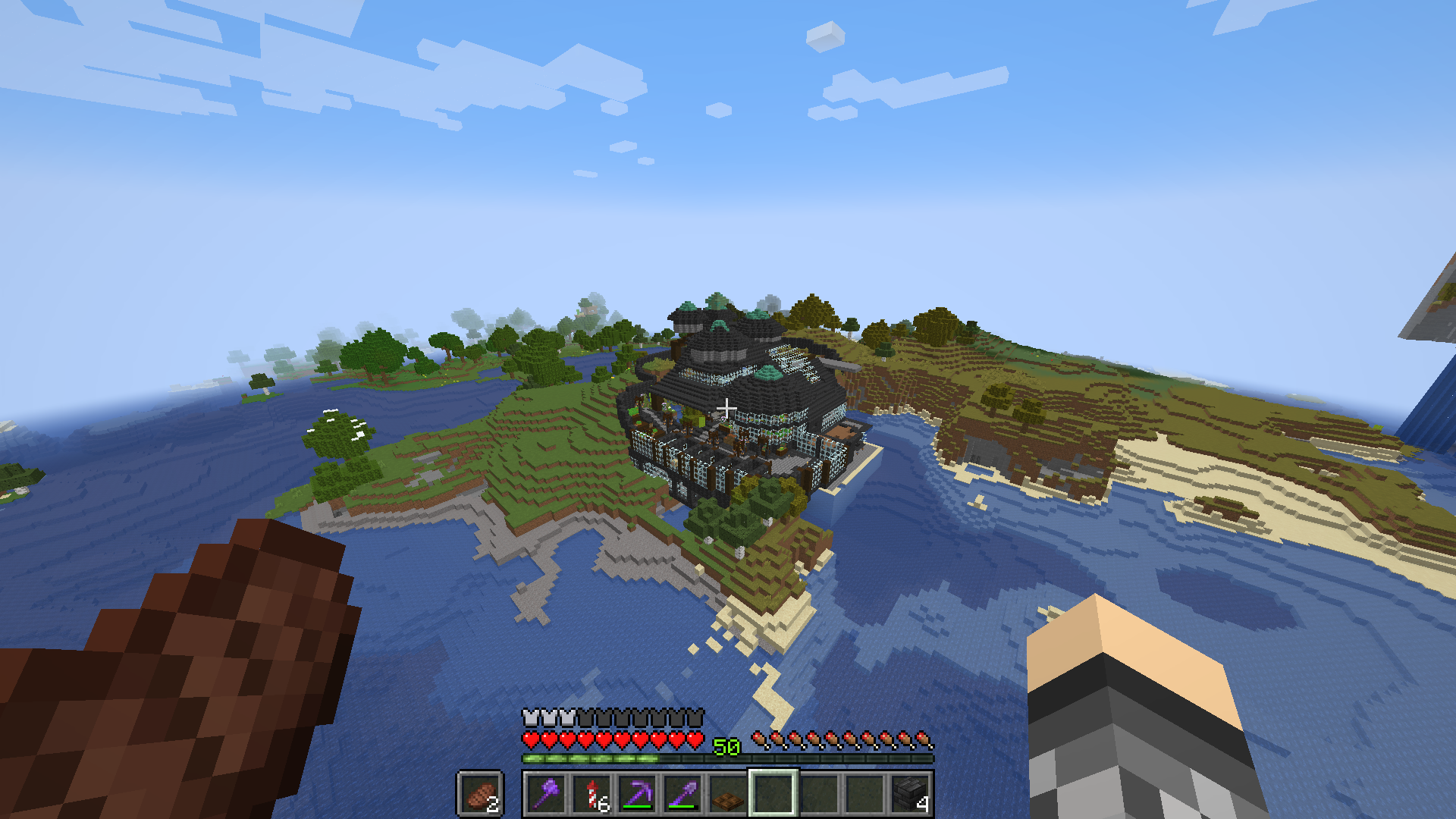This screenshot has height=819, width=1456.
Task: Click the empty hotbar slot beside the deepslate bricks
Action: tap(864, 792)
